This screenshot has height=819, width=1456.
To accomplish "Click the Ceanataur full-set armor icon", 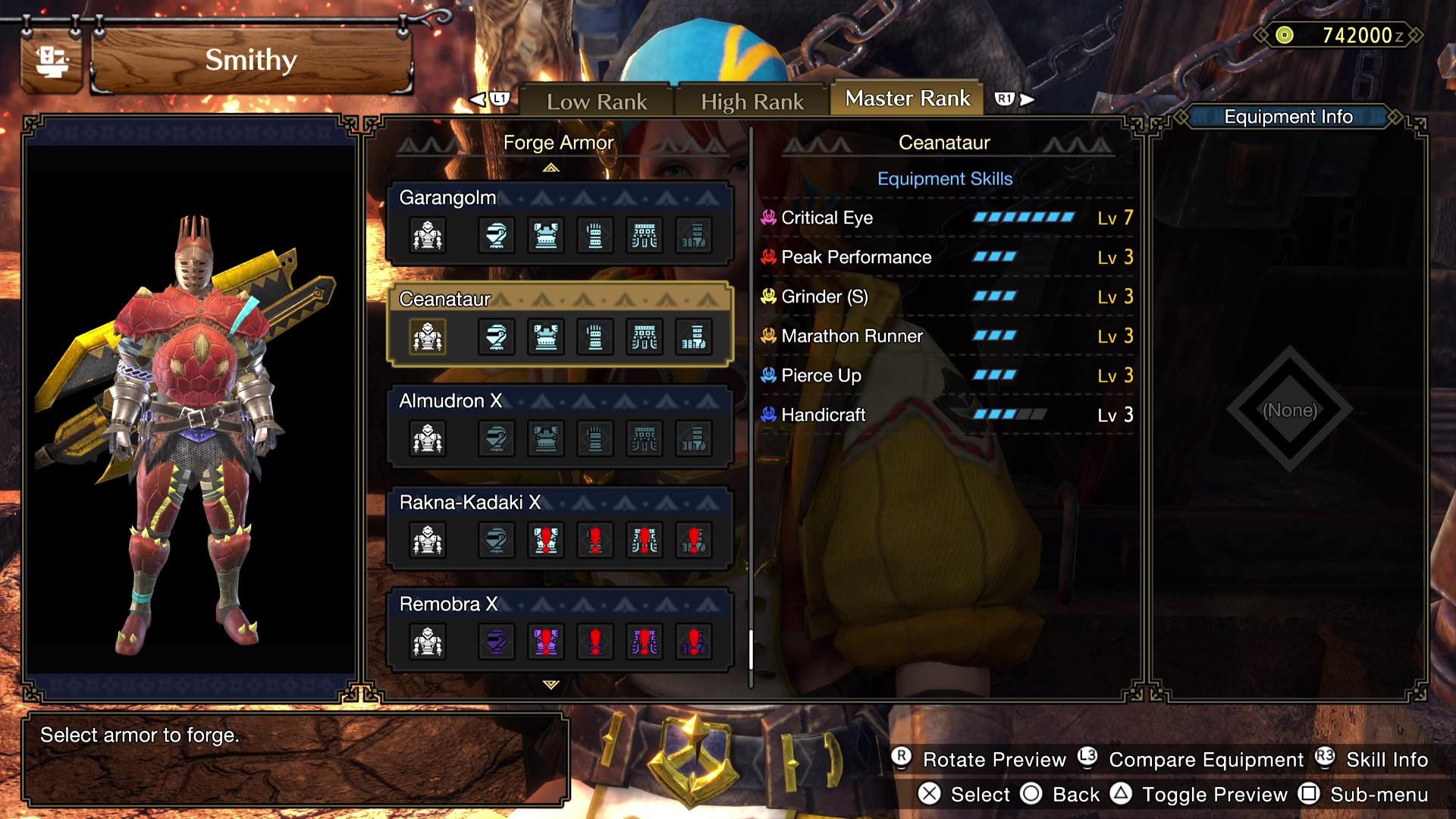I will tap(428, 337).
